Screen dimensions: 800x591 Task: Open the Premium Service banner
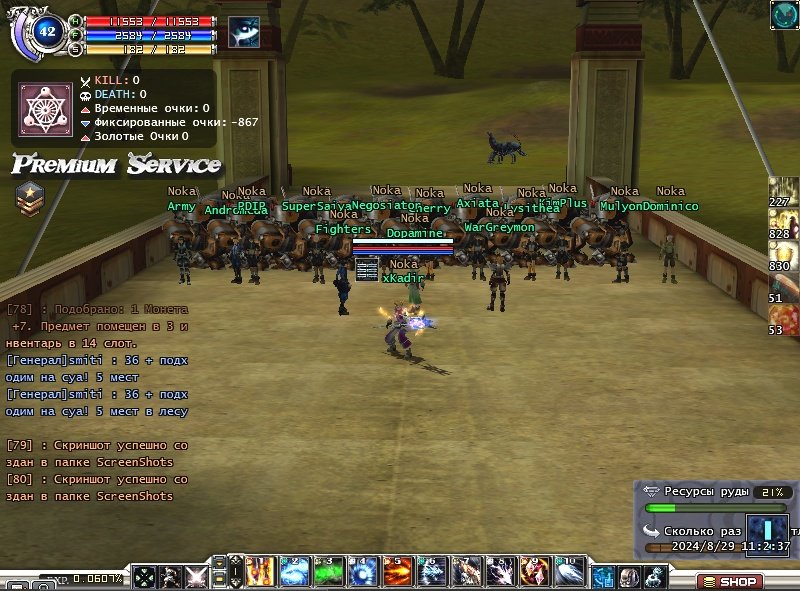click(116, 164)
